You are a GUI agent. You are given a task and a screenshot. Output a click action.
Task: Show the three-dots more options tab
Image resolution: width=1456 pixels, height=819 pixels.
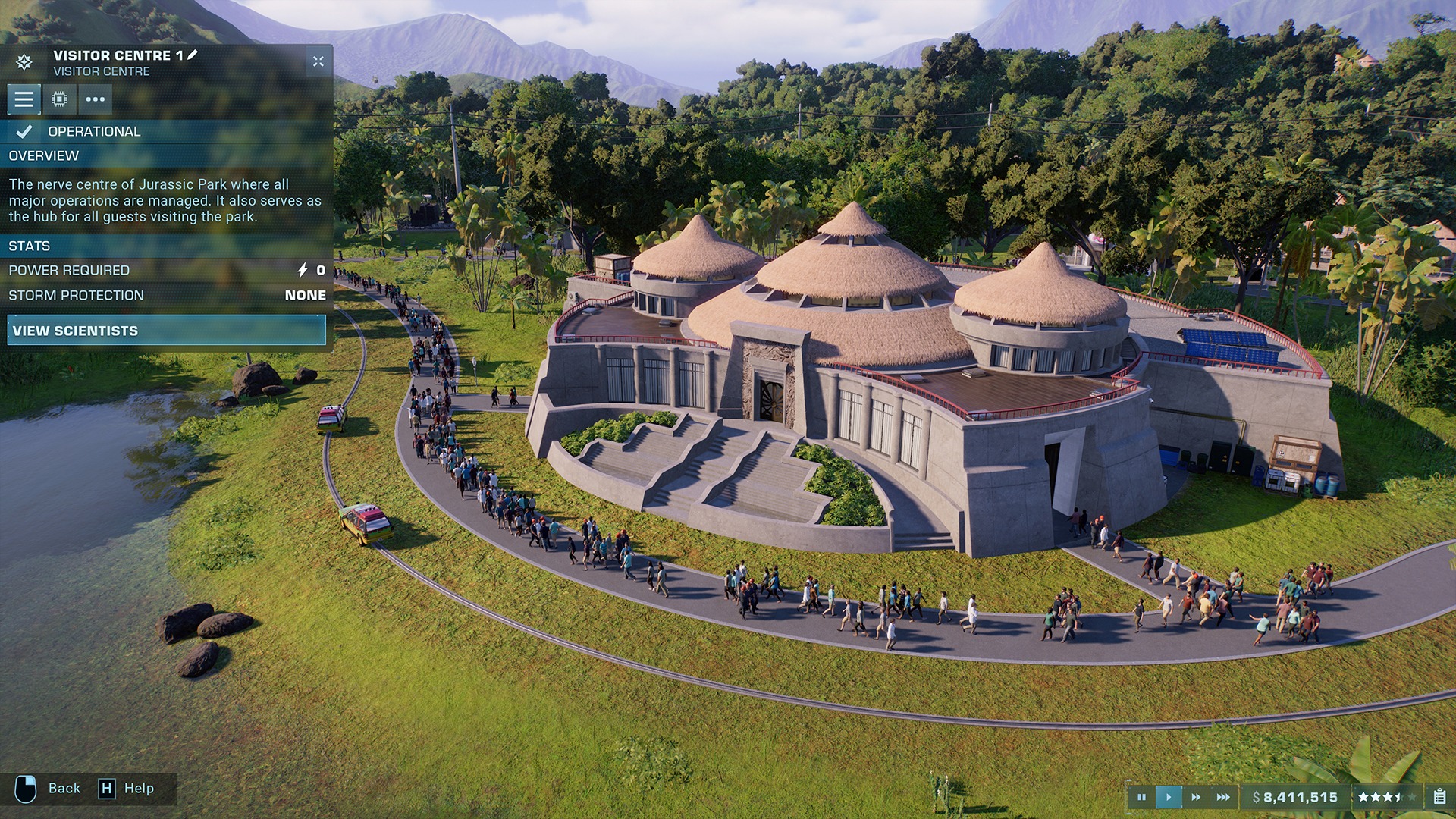[95, 99]
